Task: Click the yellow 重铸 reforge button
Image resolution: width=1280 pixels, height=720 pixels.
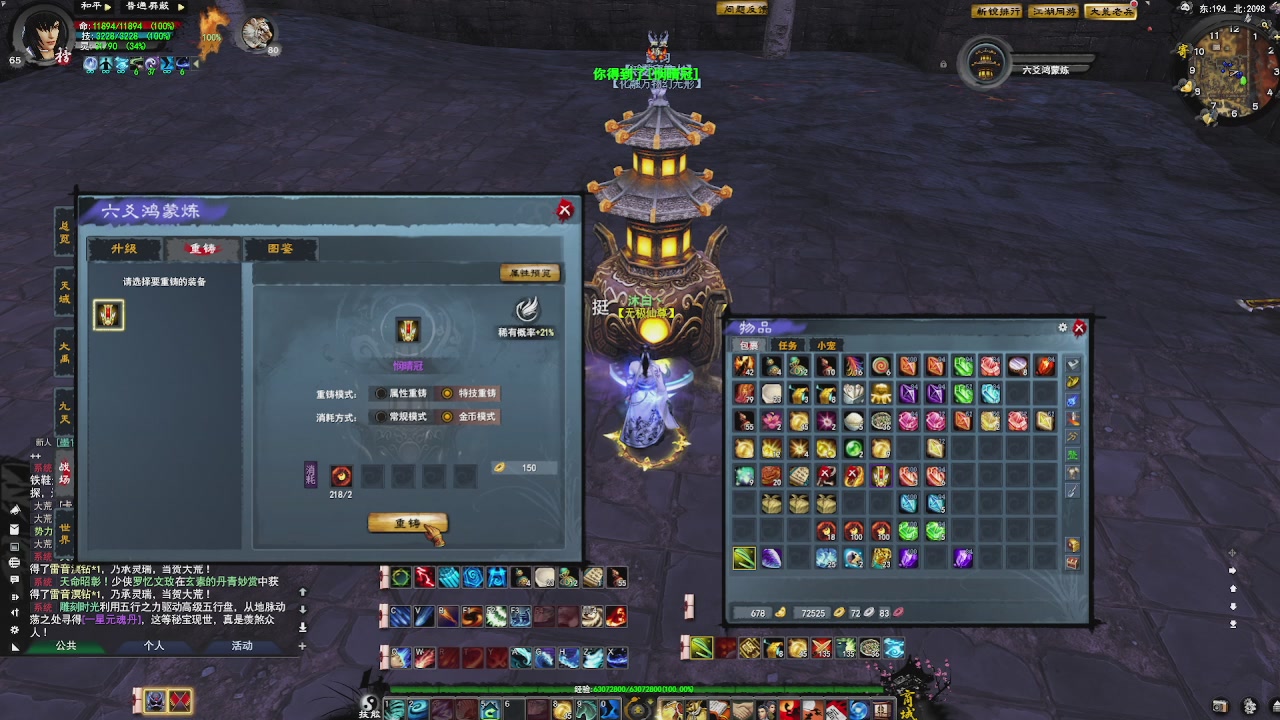Action: click(407, 523)
